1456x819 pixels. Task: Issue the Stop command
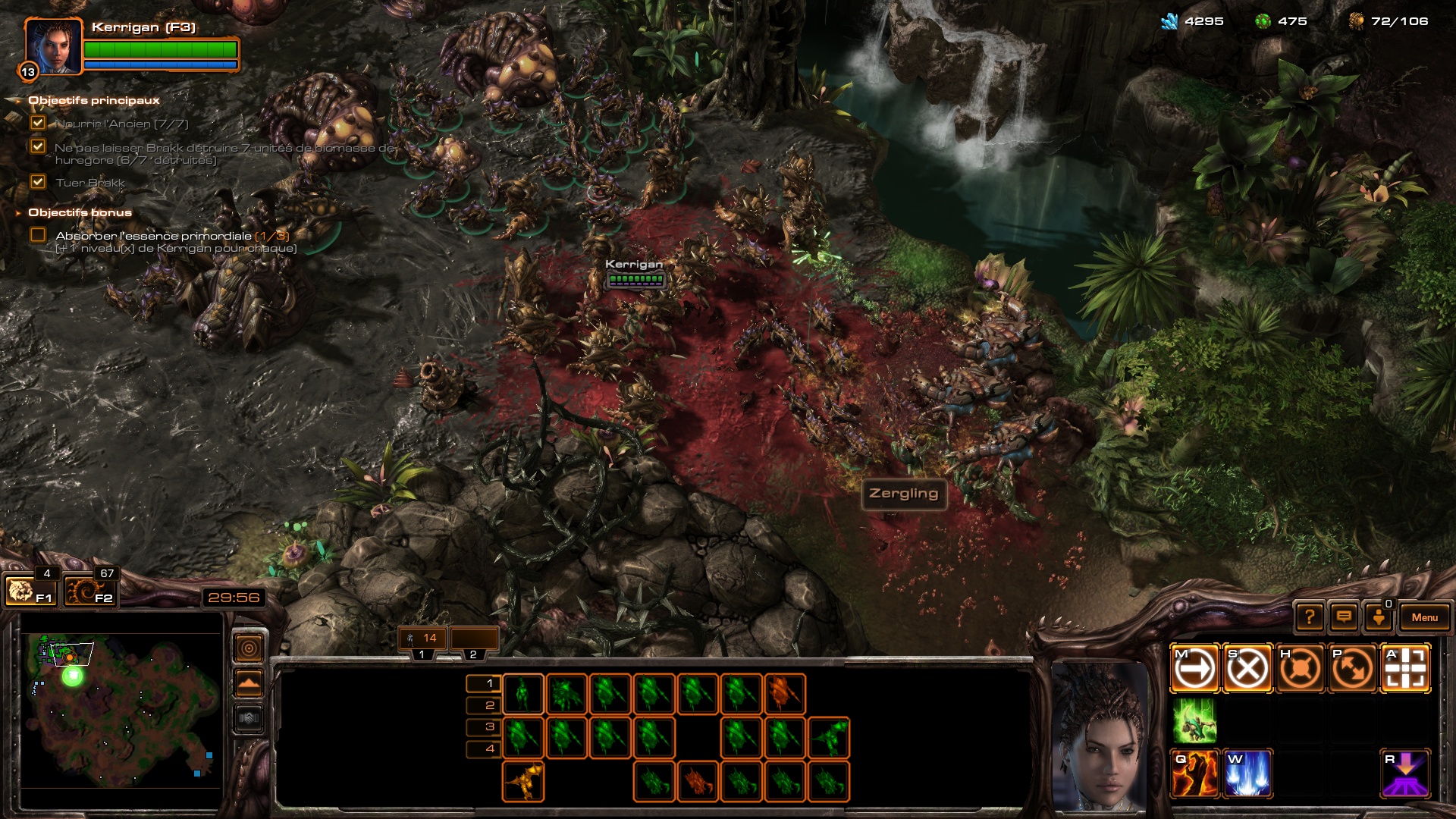1247,669
